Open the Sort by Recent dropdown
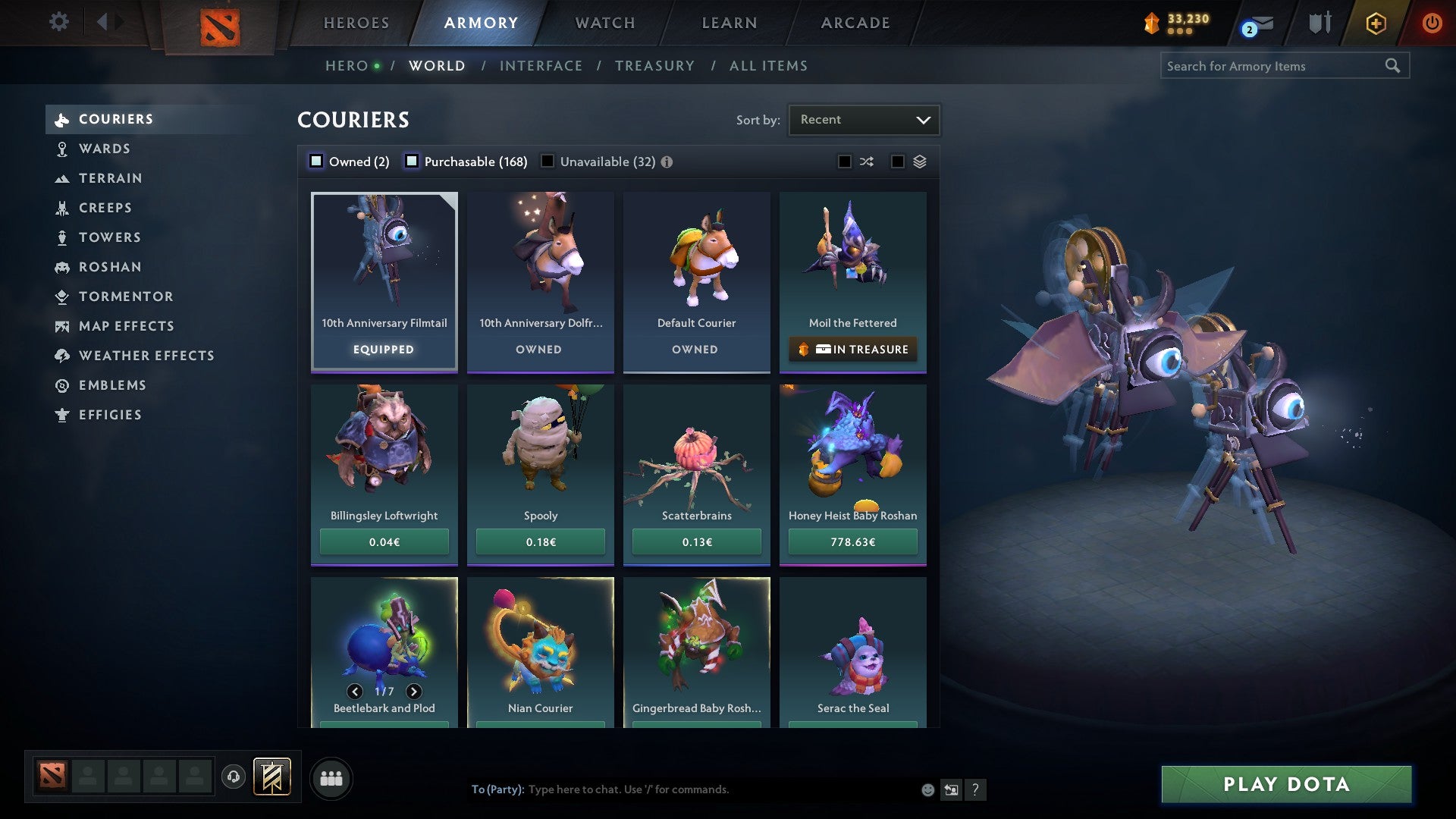 pos(864,119)
